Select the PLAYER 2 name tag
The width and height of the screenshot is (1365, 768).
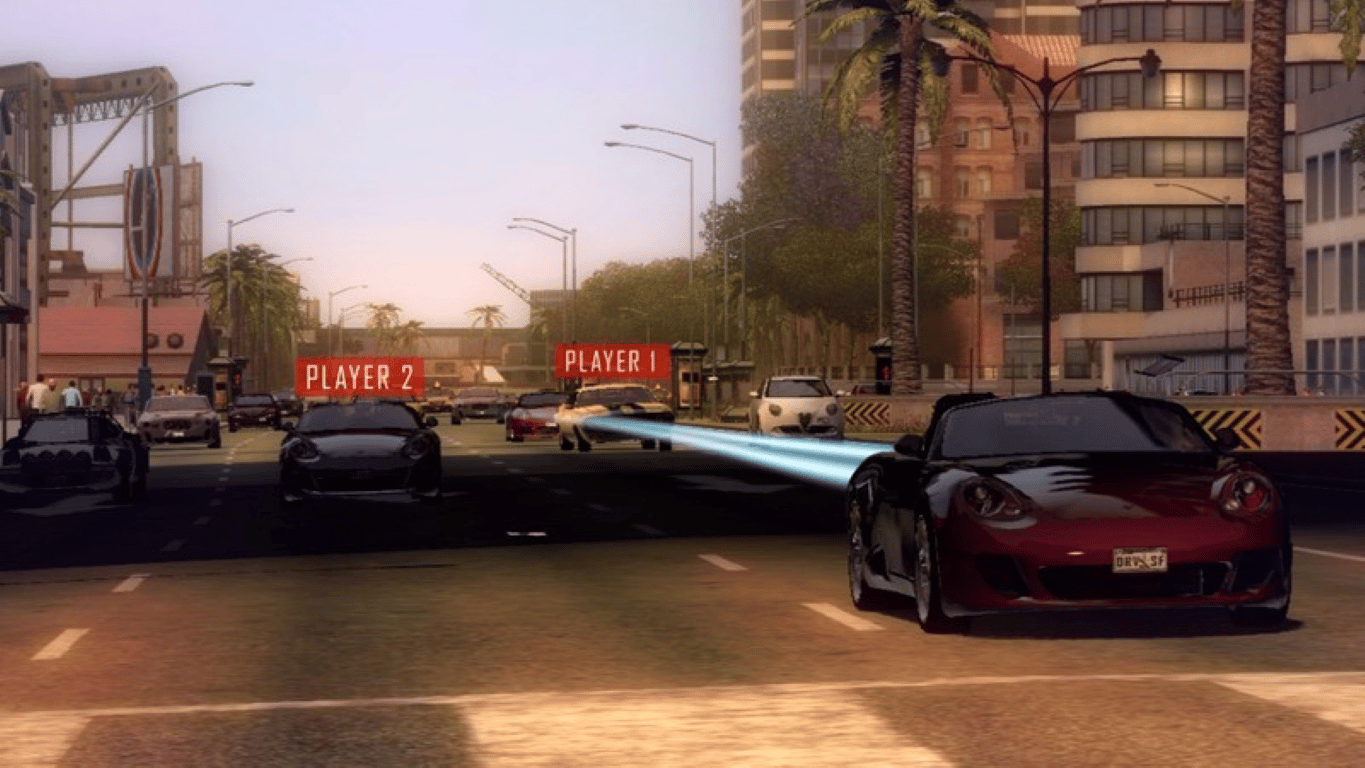pos(364,378)
